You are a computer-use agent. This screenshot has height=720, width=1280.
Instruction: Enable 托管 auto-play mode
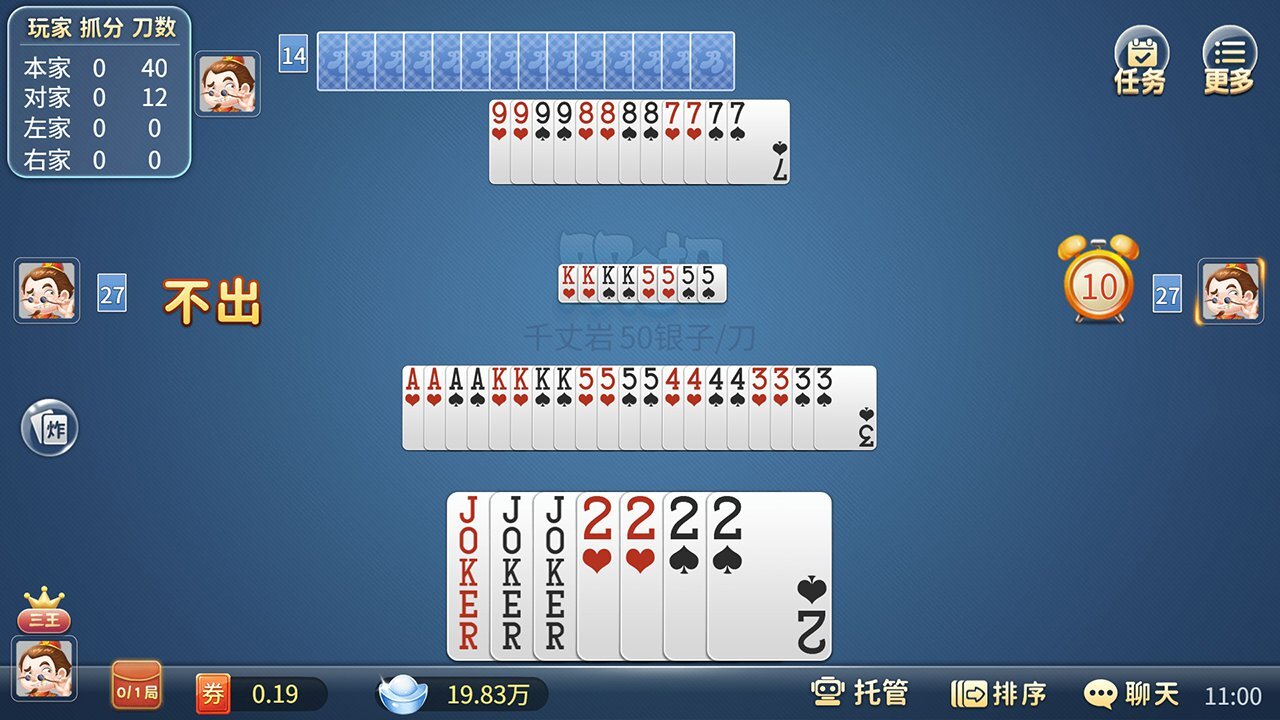click(x=860, y=693)
